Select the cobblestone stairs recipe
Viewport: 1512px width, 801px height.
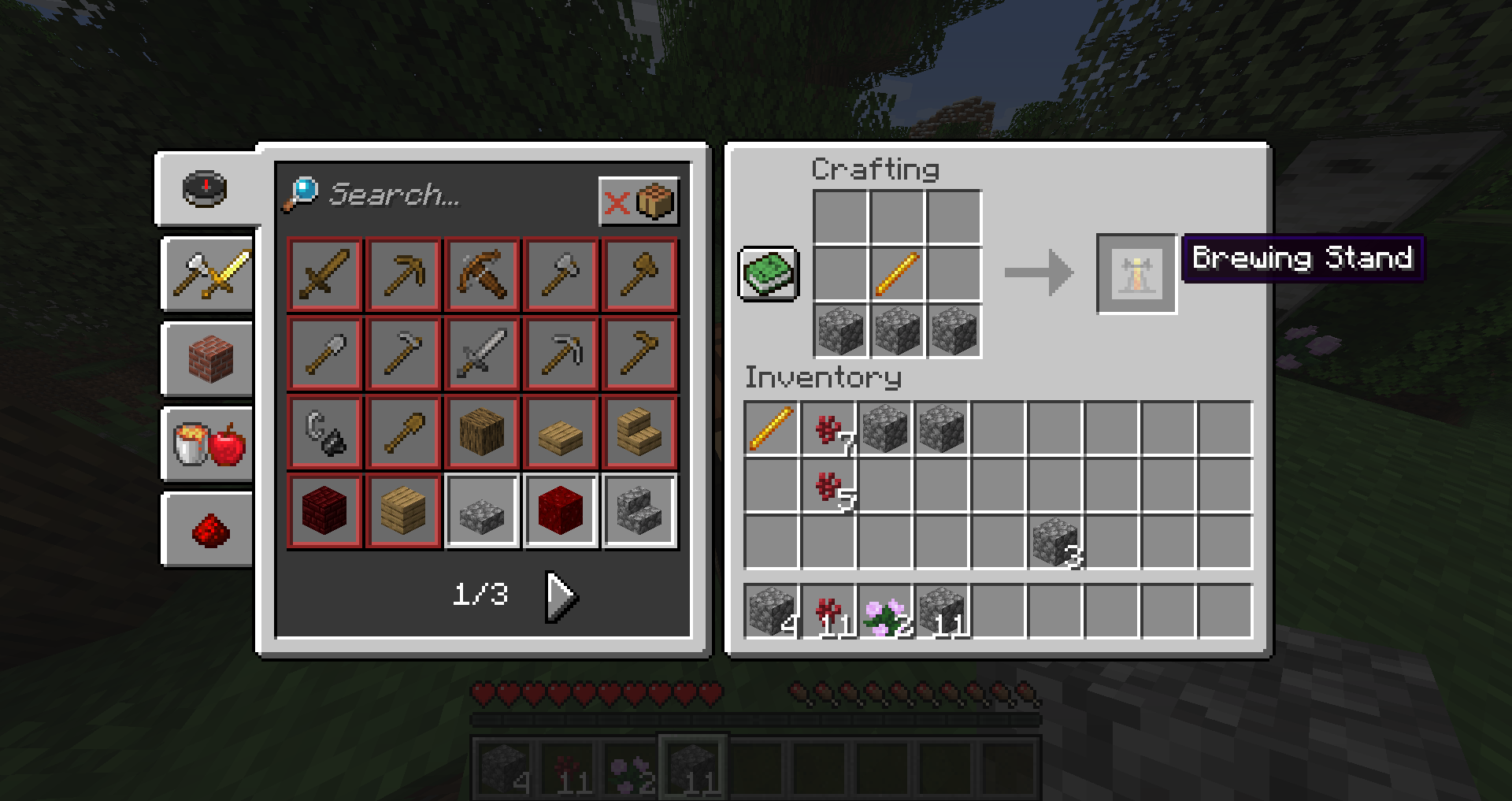pyautogui.click(x=639, y=510)
